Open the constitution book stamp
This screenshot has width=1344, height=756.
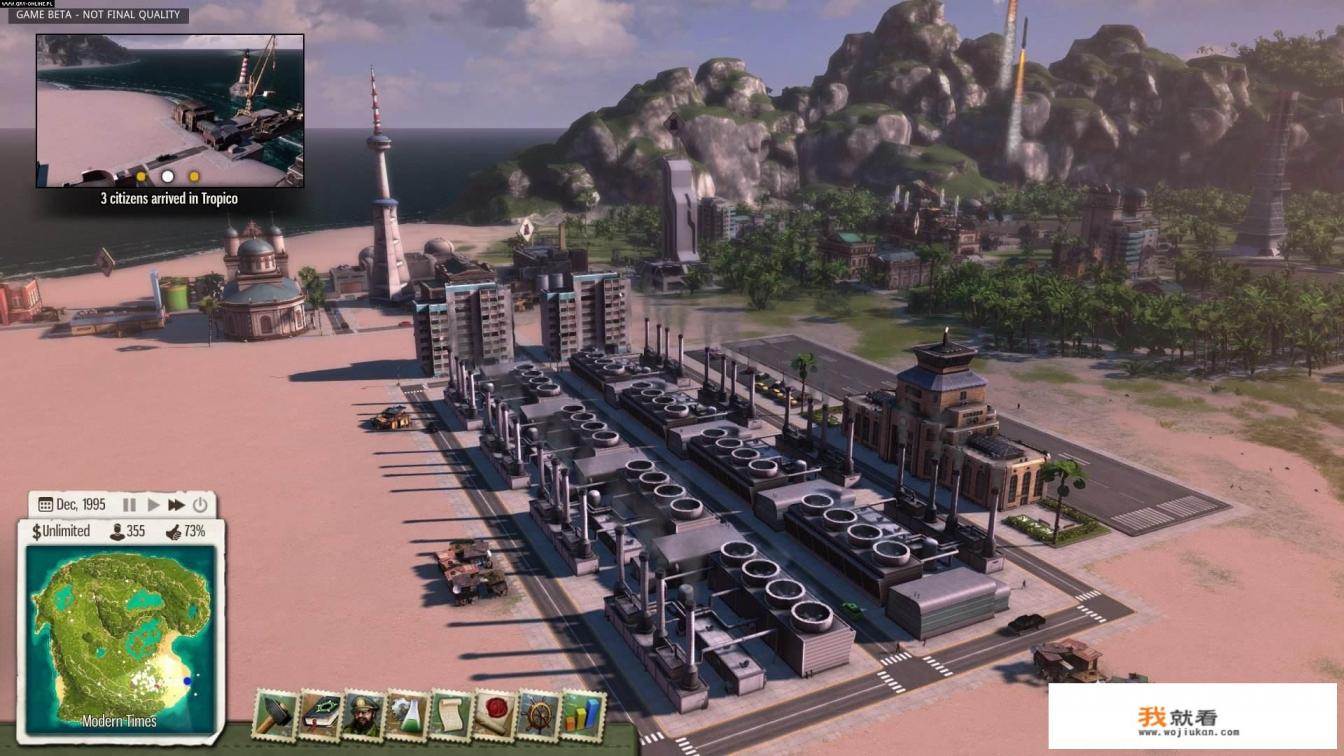click(x=319, y=715)
